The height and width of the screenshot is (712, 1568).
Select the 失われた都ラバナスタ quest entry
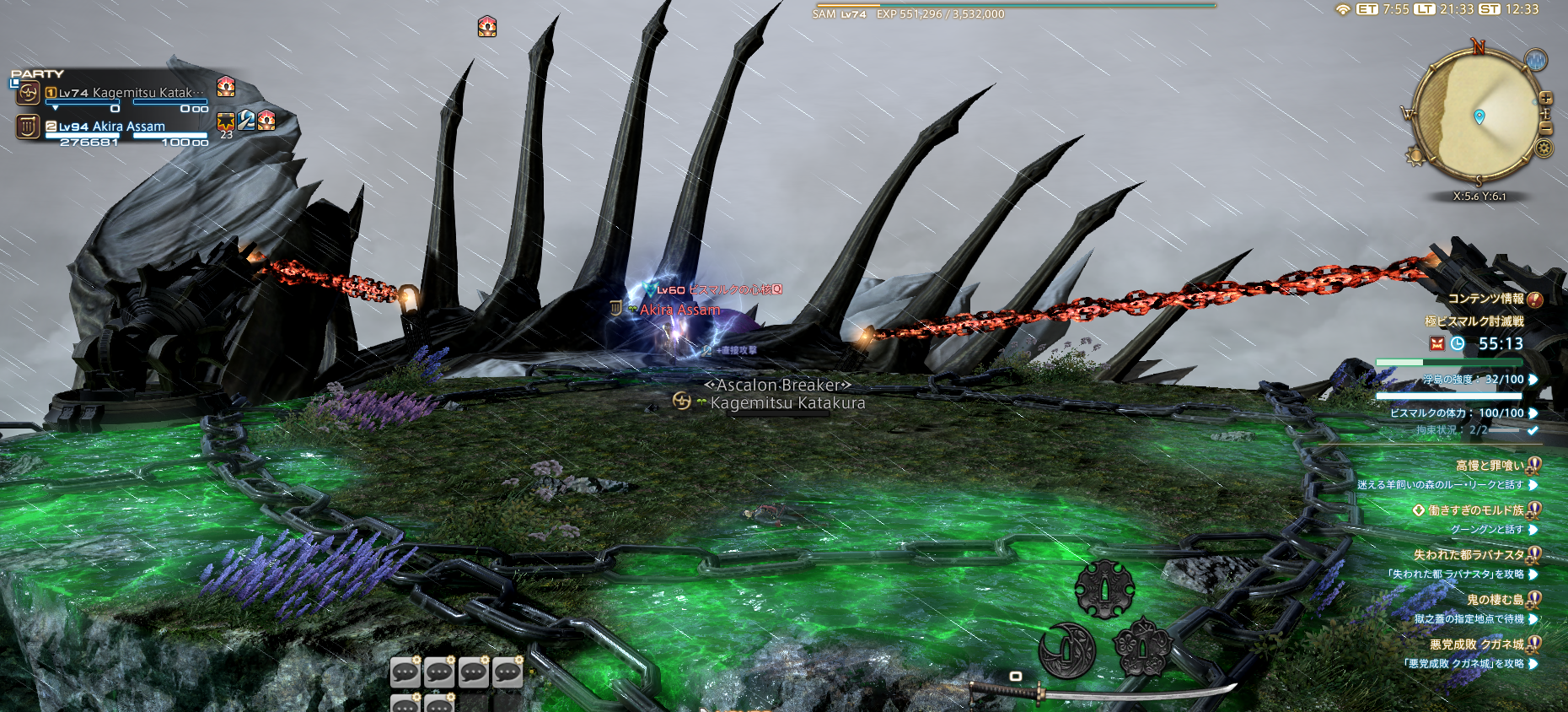[x=1469, y=554]
